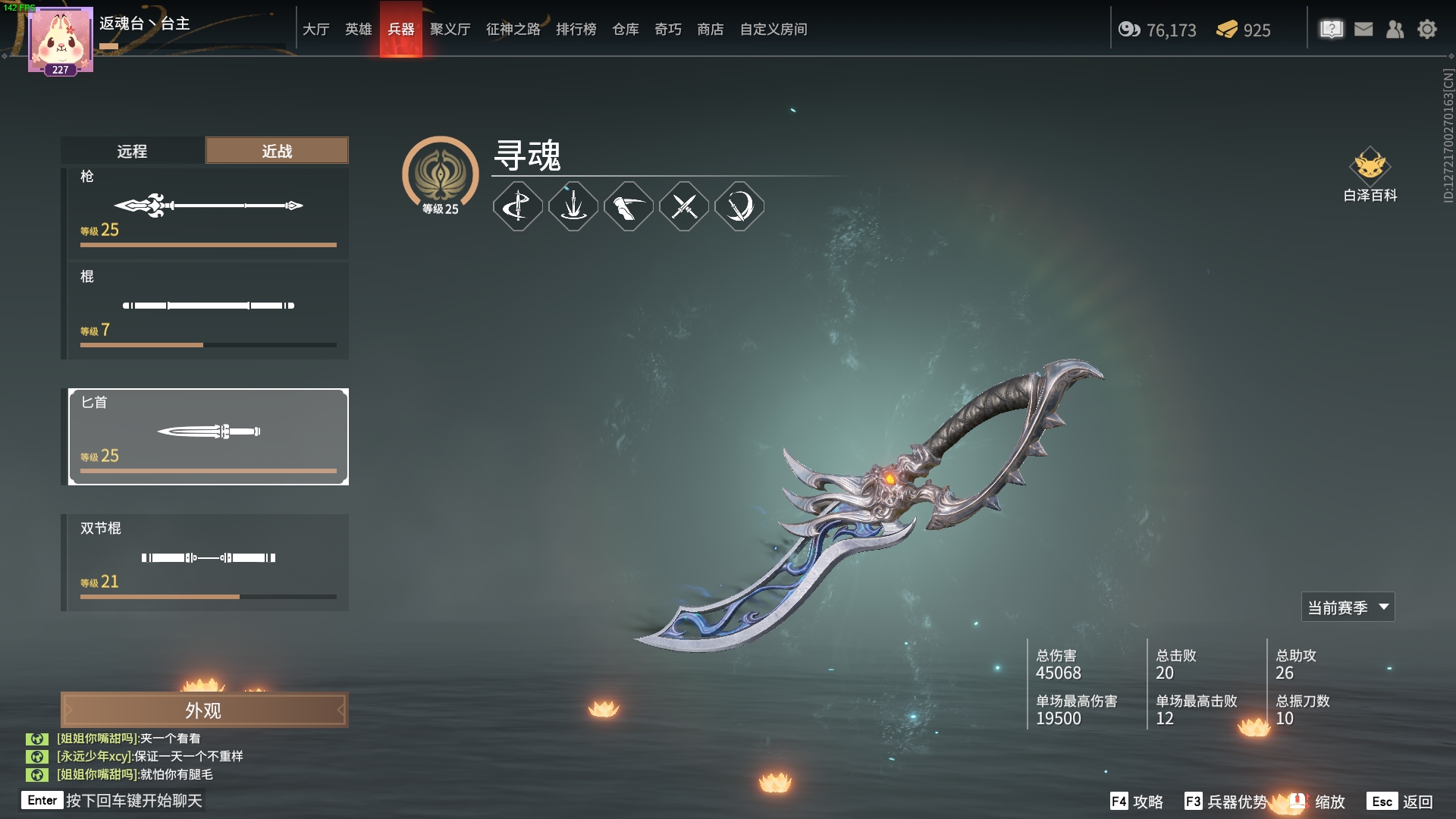The width and height of the screenshot is (1456, 819).
Task: Click the crossed-blades skill icon
Action: point(683,206)
